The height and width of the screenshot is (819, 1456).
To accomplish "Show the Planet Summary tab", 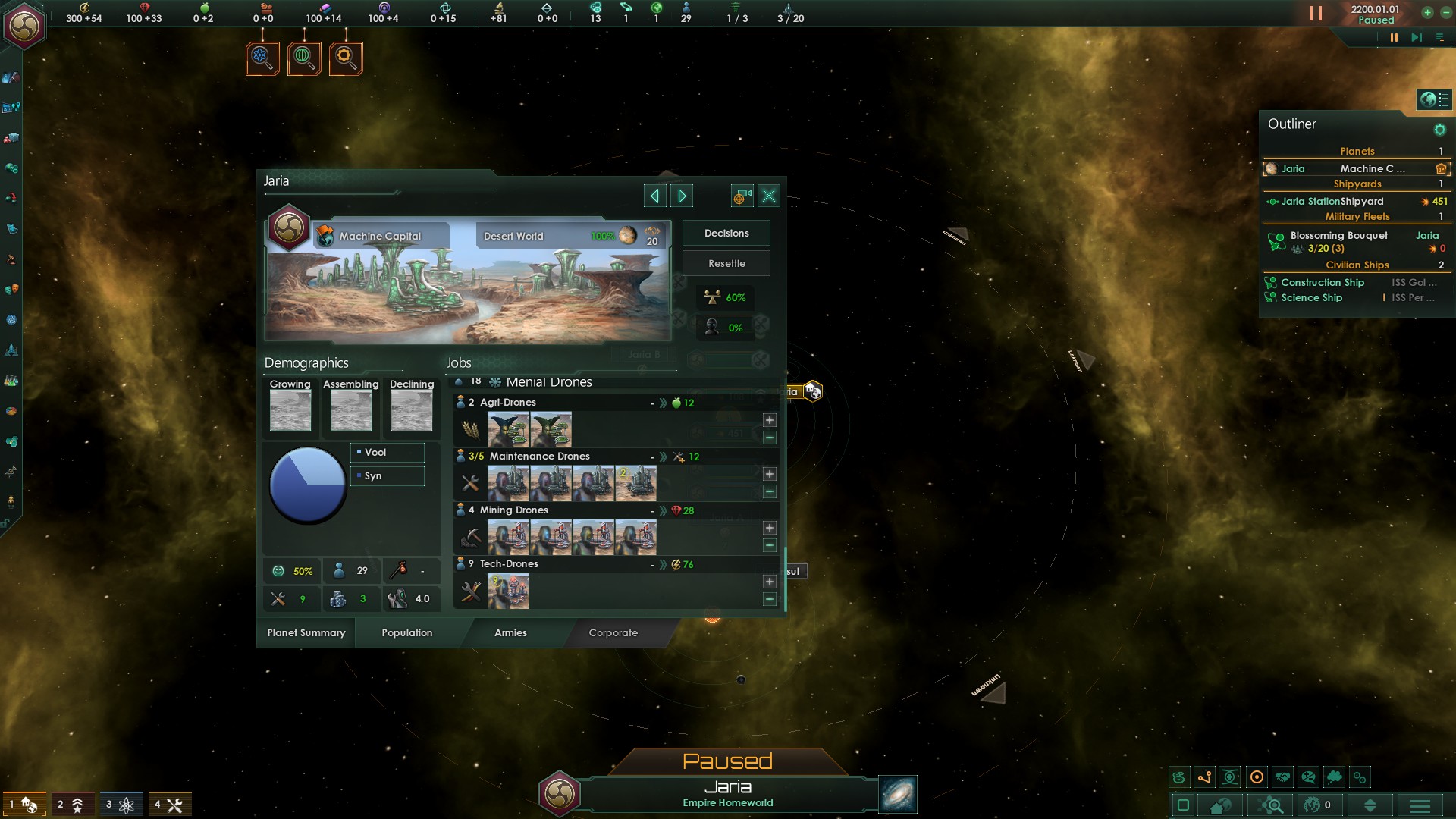I will 306,633.
